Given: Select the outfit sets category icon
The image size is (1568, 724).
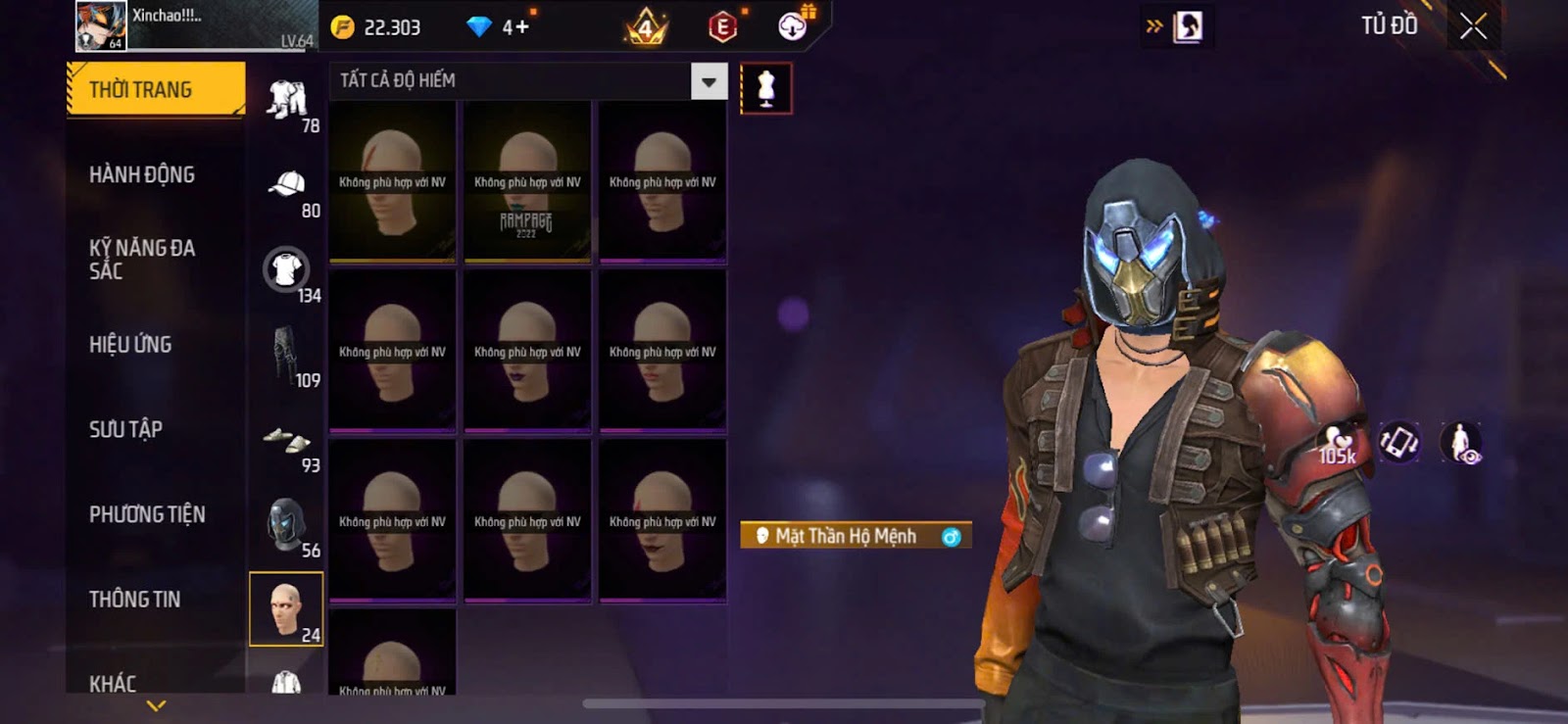Looking at the screenshot, I should point(286,99).
